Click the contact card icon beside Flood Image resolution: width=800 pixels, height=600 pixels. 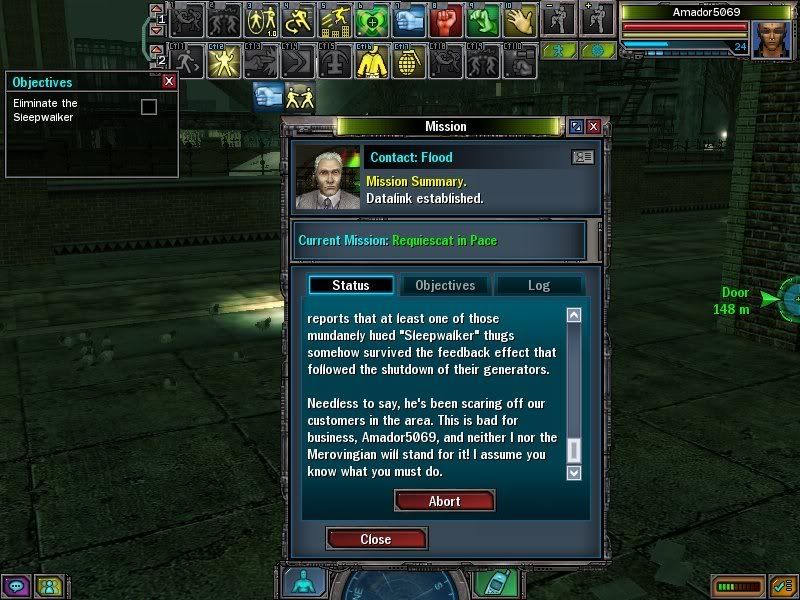(x=582, y=157)
